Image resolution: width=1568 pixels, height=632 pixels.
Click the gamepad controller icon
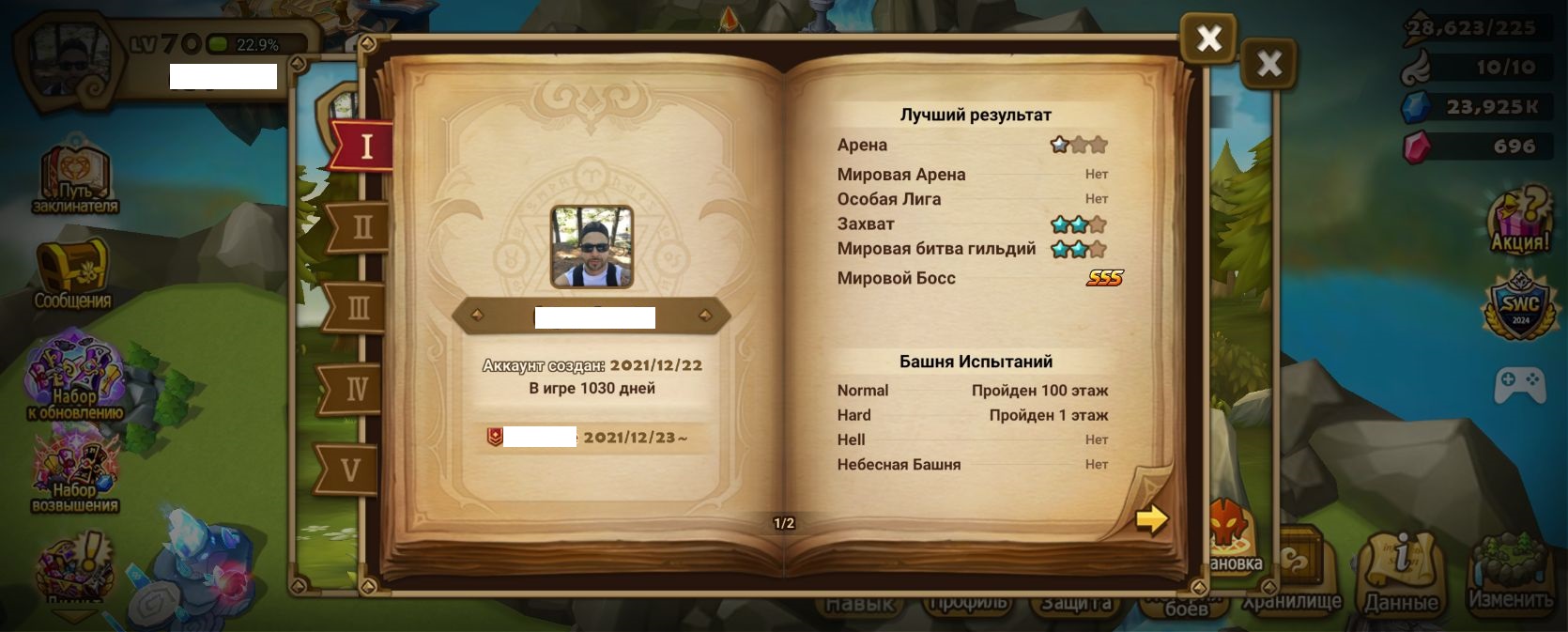pyautogui.click(x=1520, y=383)
